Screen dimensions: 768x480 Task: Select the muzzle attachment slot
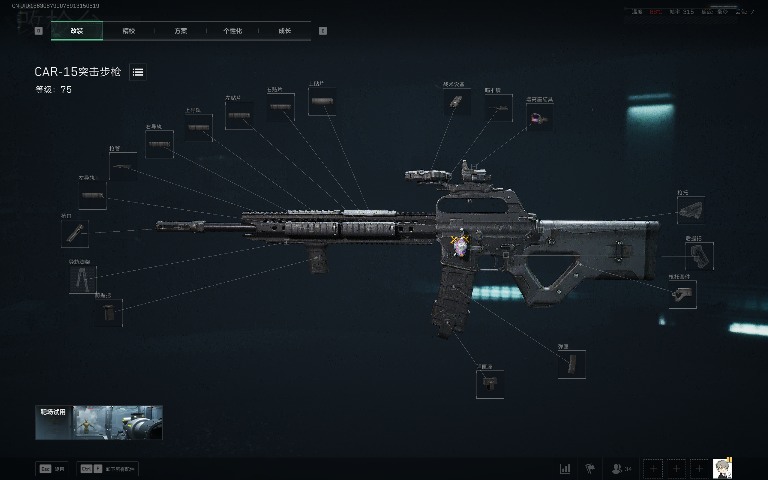[x=75, y=234]
